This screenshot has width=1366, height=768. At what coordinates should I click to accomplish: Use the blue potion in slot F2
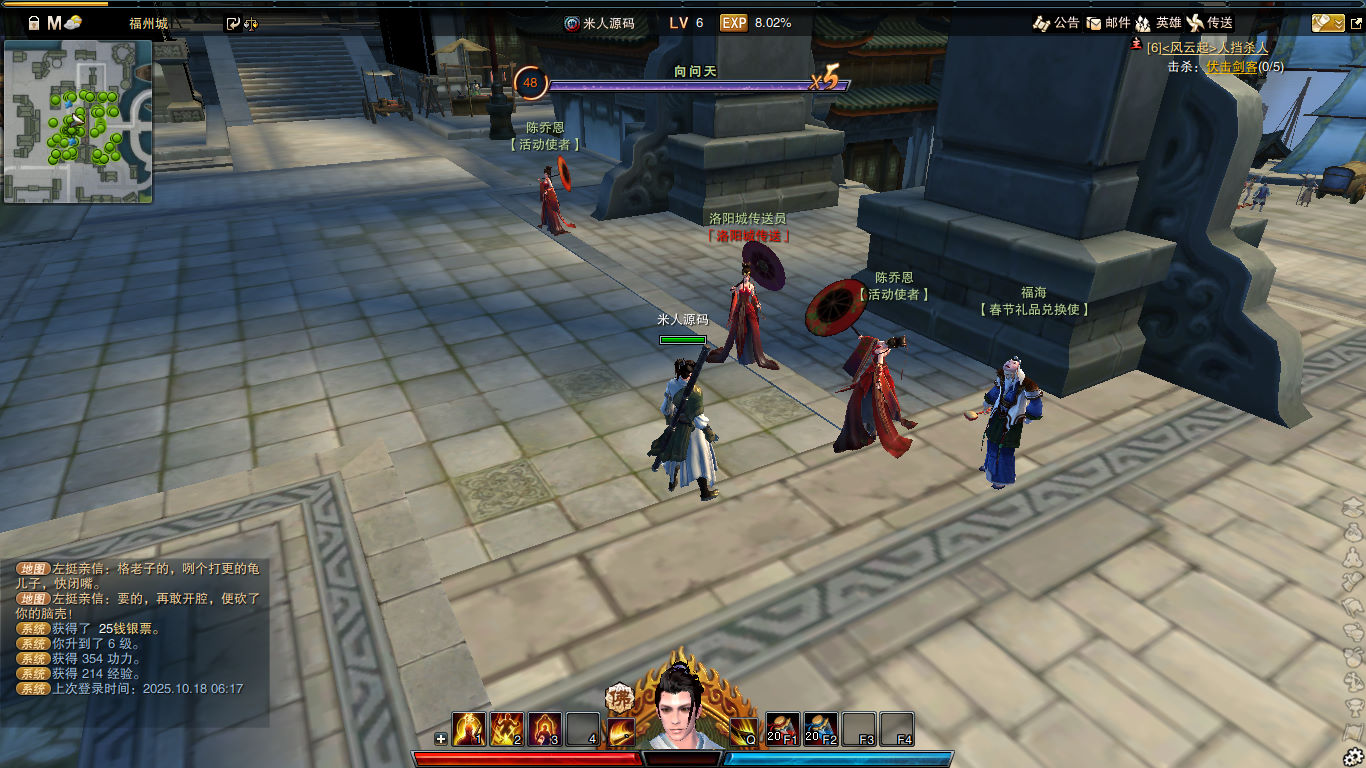(821, 729)
